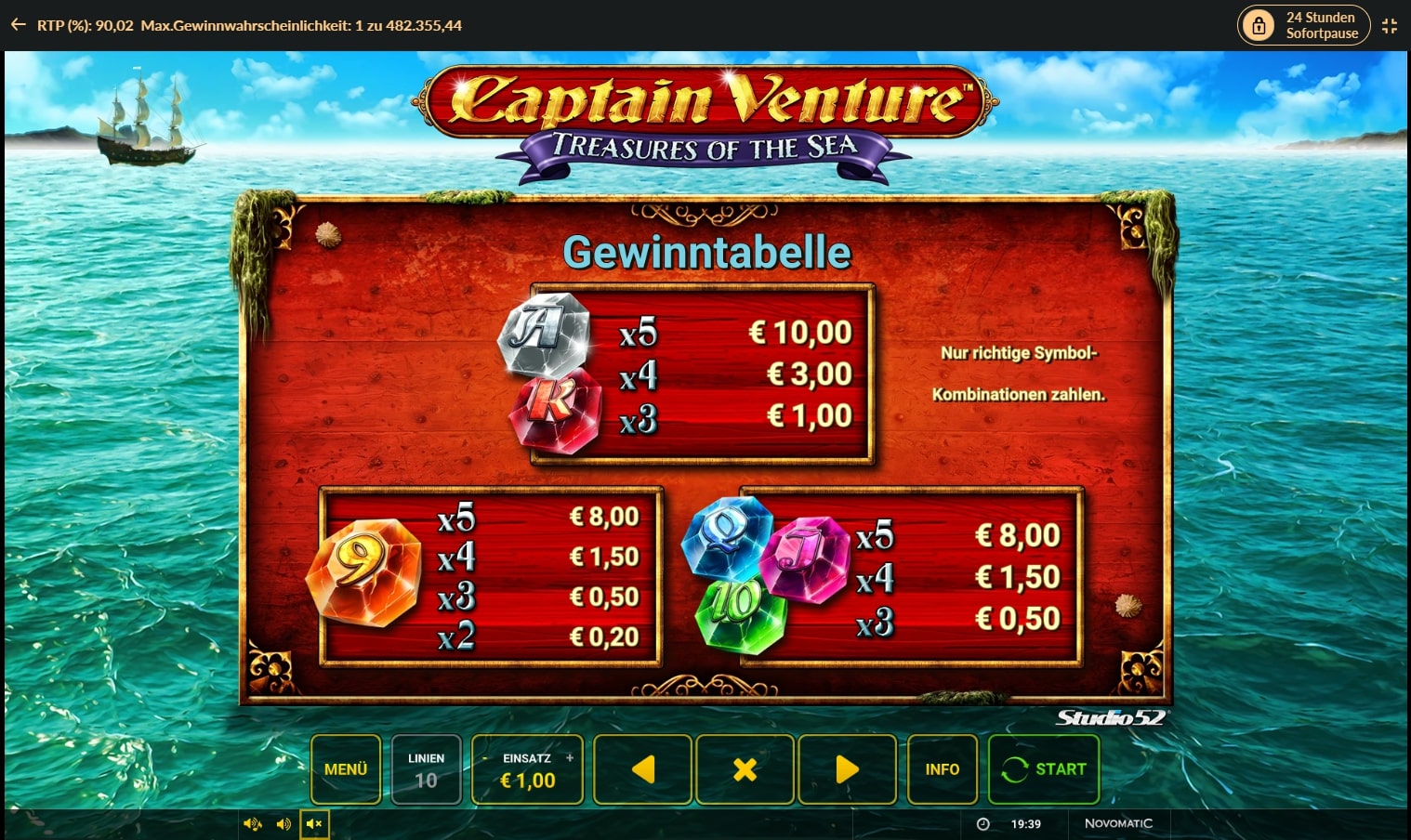This screenshot has height=840, width=1411.
Task: Decrease the Einsatz with the minus control
Action: coord(485,758)
